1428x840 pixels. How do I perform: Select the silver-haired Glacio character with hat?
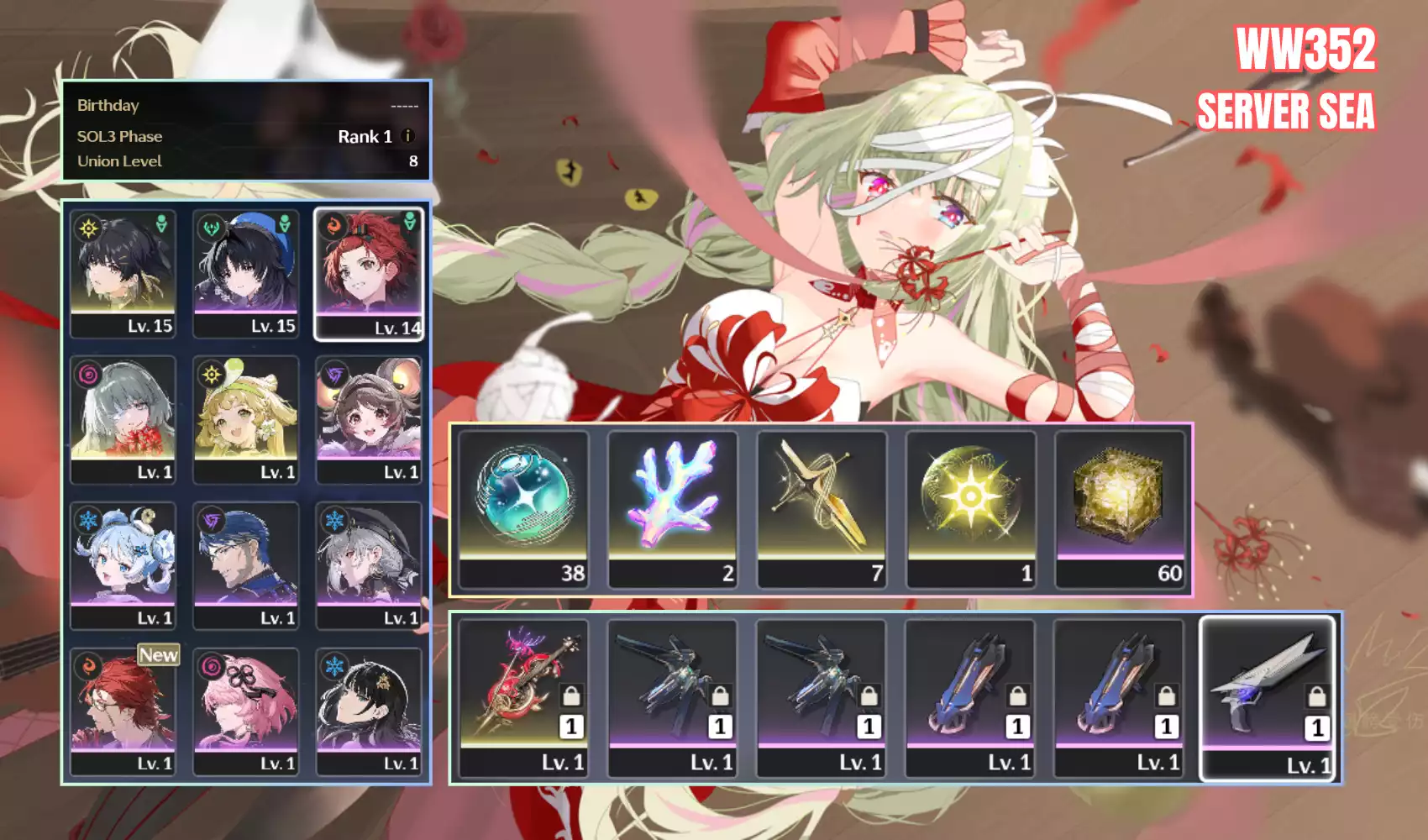click(x=369, y=565)
